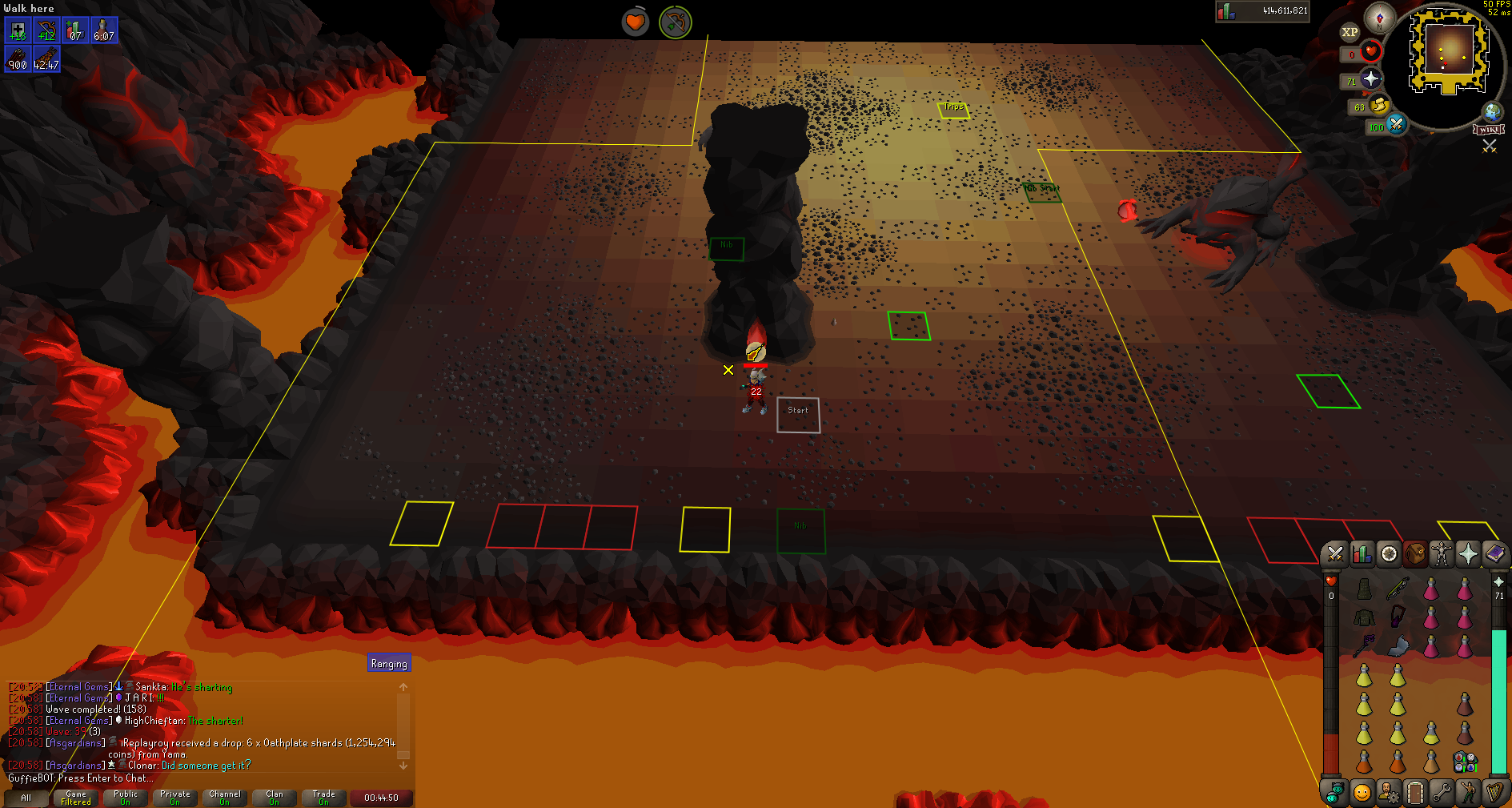
Task: Open the Music Player harp tab
Action: point(1494,793)
